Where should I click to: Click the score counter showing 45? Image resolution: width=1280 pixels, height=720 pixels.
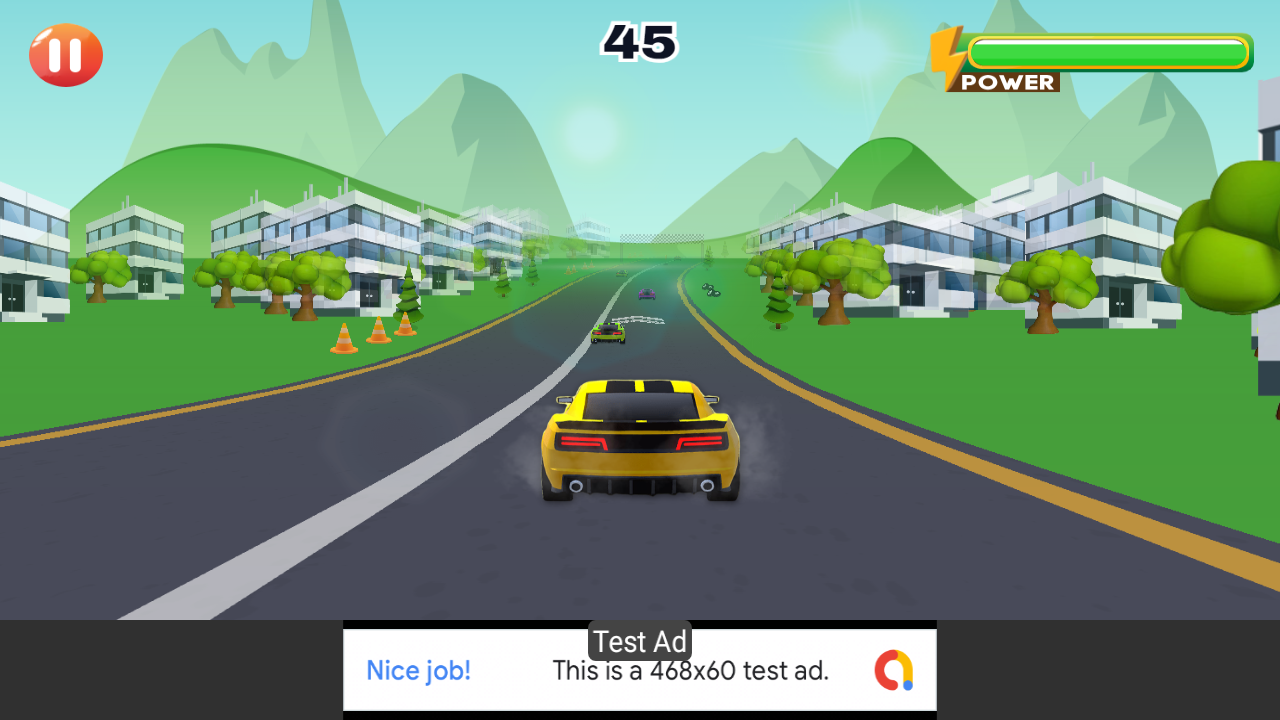click(639, 42)
